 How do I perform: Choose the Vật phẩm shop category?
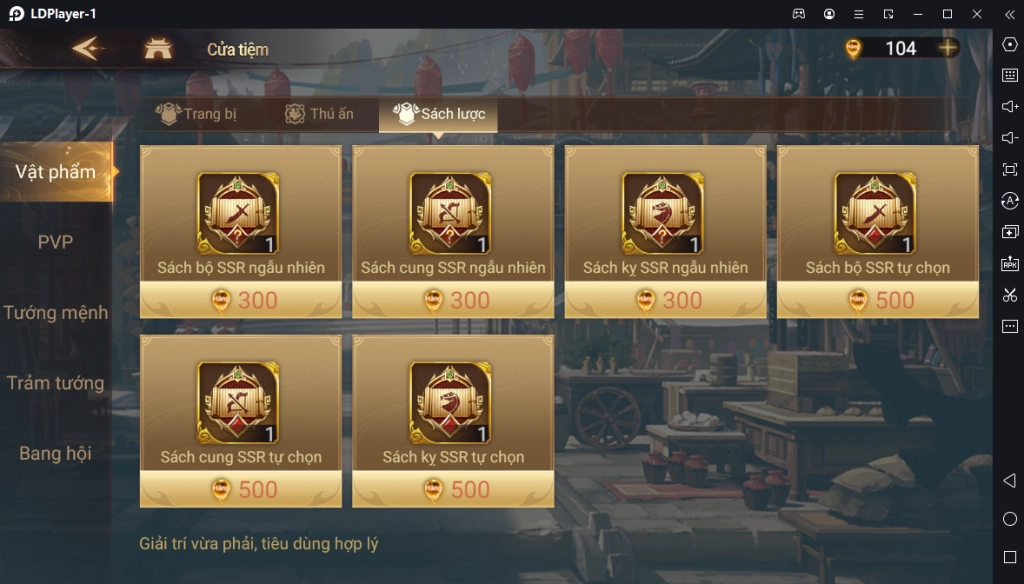click(x=56, y=172)
